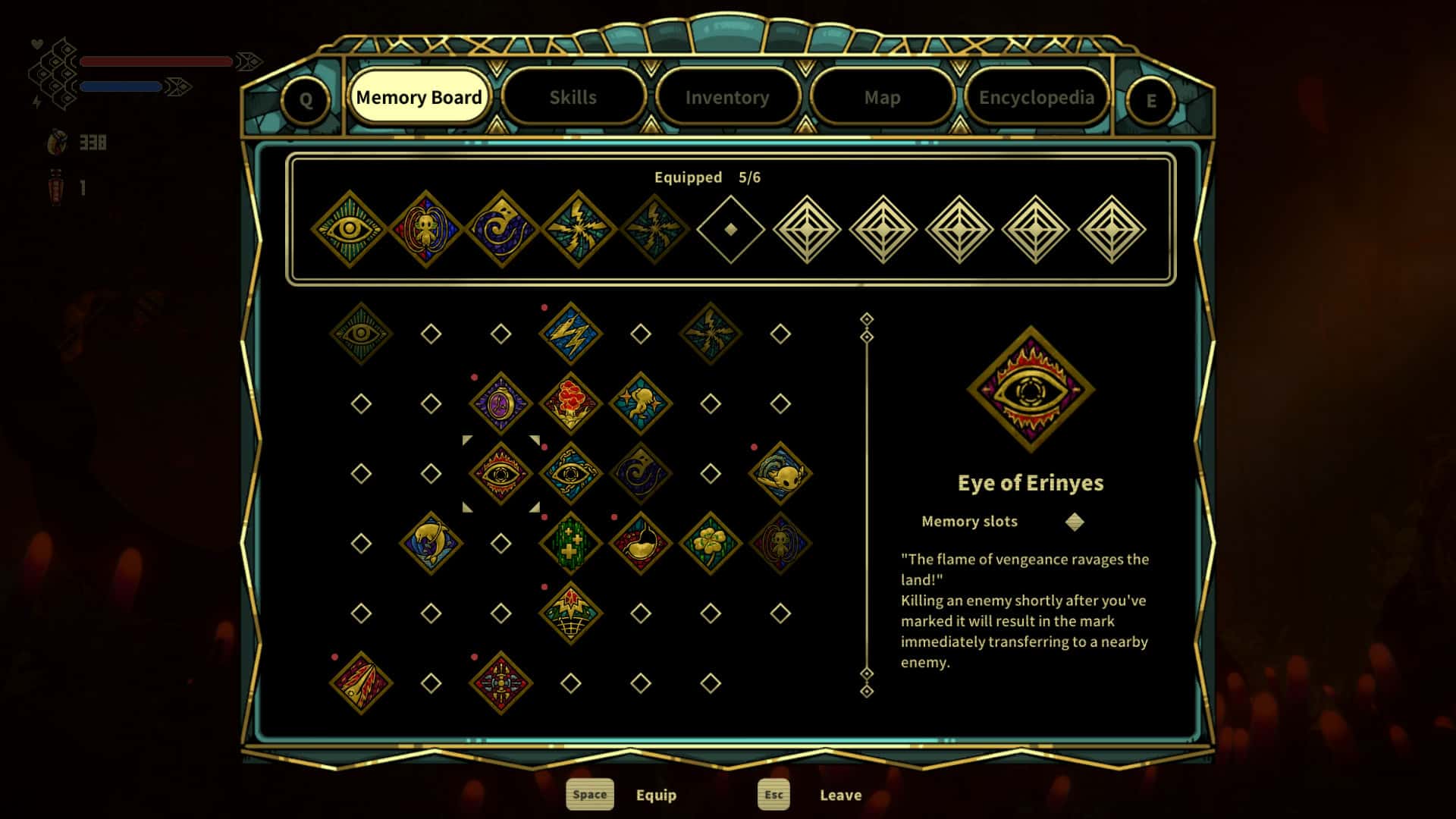This screenshot has width=1456, height=819.
Task: Open the Inventory tab
Action: 727,97
